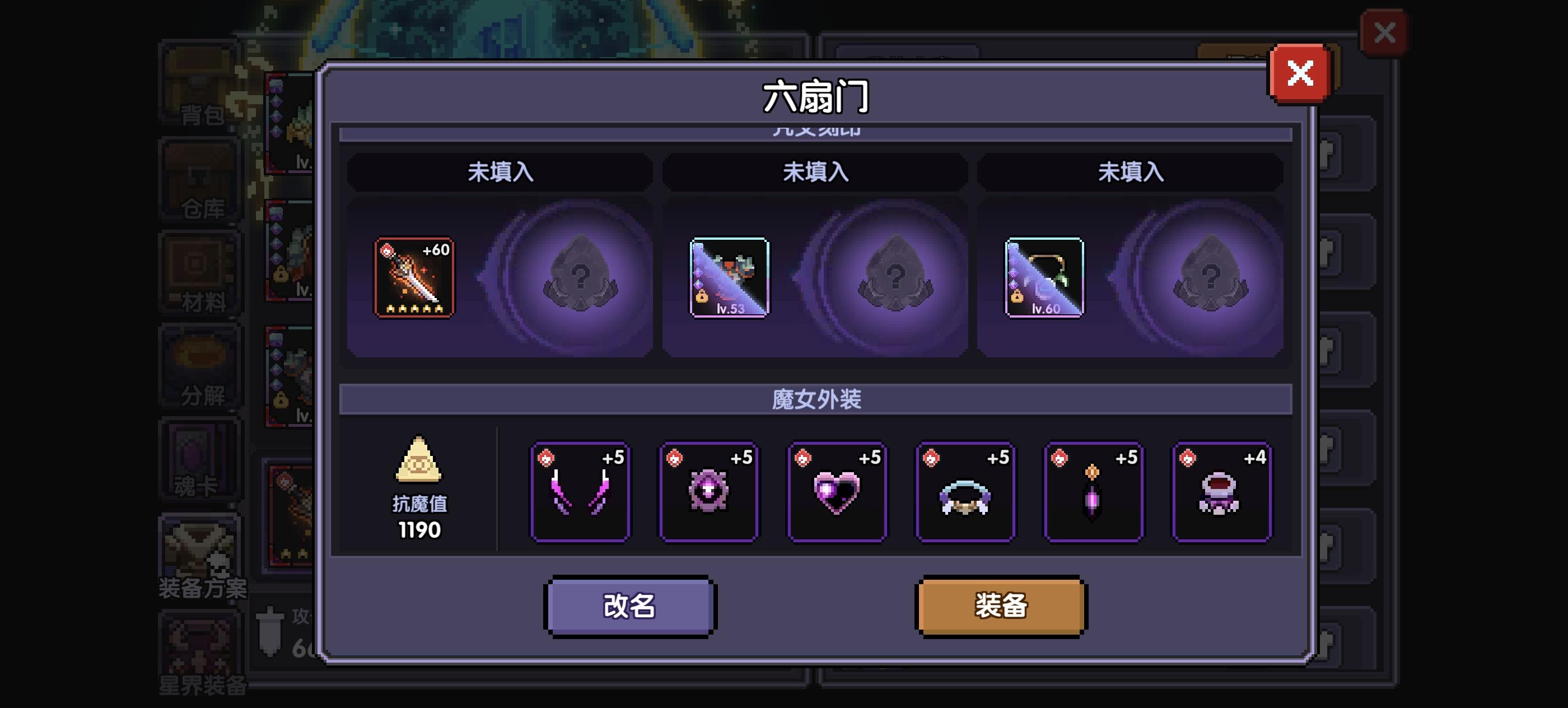Select the +5 horns witch outfit item

[581, 490]
